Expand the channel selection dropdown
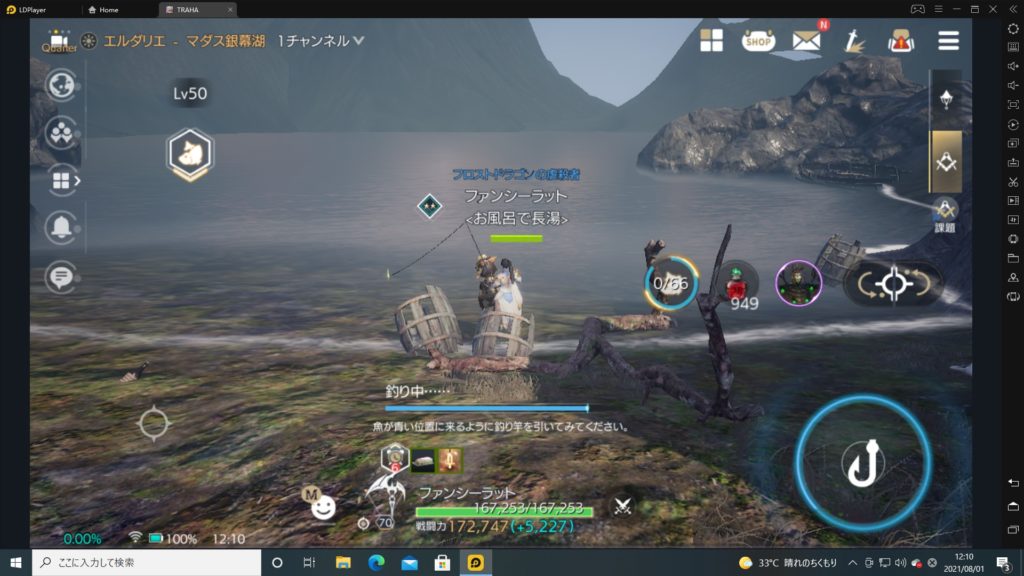 358,41
